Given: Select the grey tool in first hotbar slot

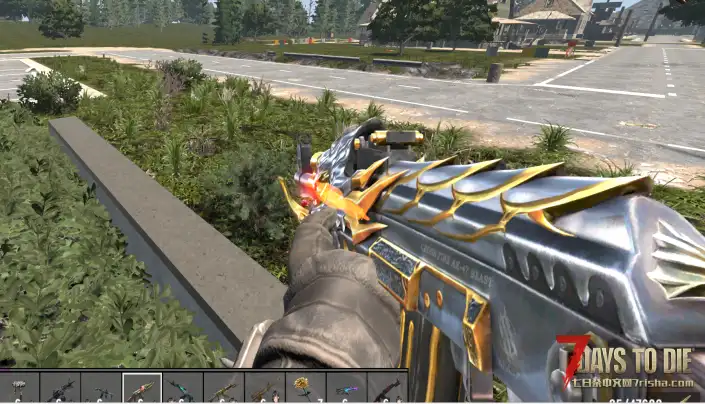Looking at the screenshot, I should coord(19,388).
